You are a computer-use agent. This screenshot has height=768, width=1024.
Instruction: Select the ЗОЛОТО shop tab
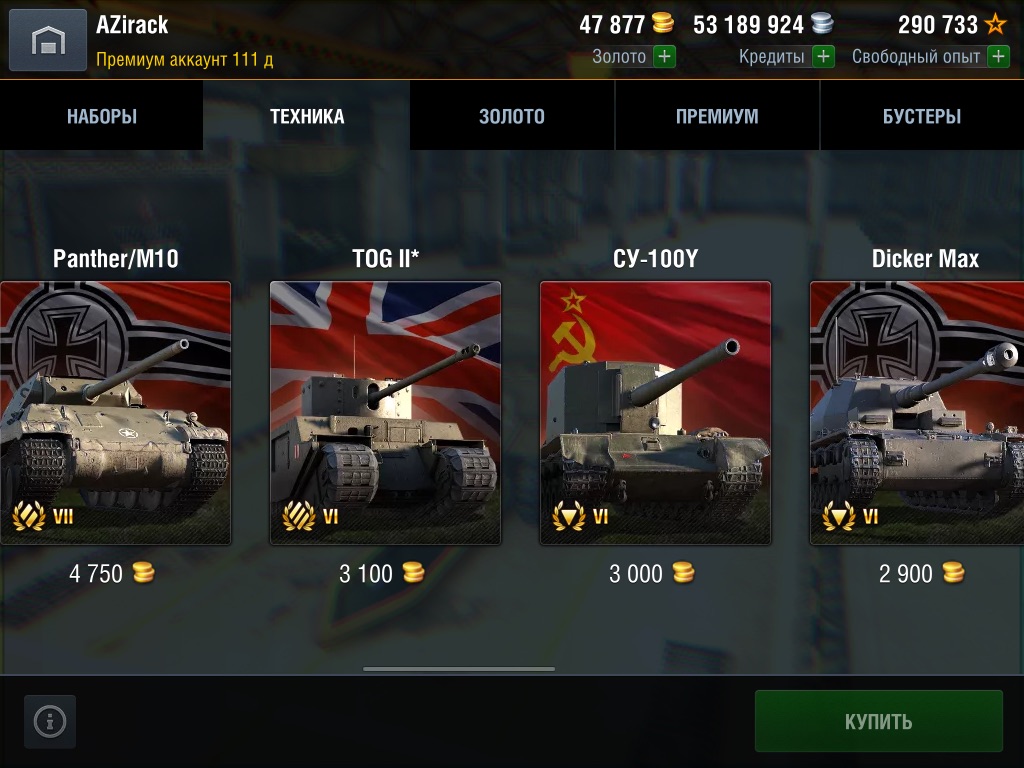point(512,116)
